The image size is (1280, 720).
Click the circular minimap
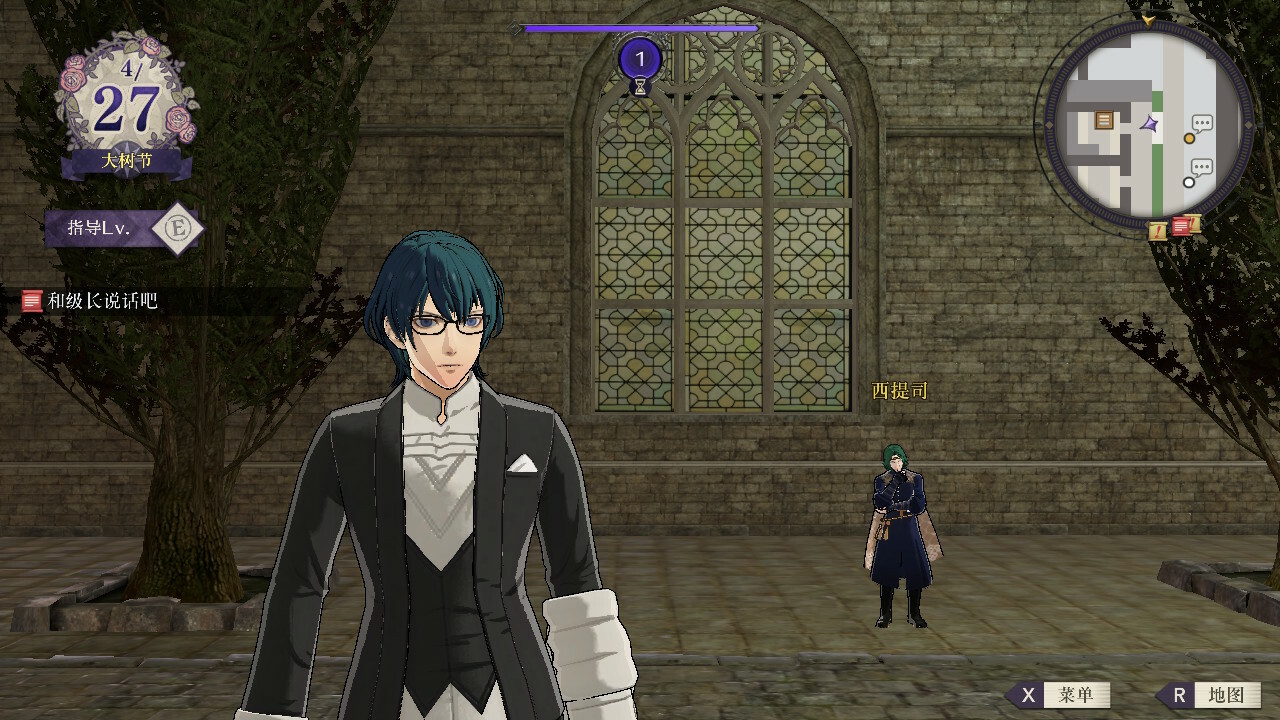tap(1148, 125)
